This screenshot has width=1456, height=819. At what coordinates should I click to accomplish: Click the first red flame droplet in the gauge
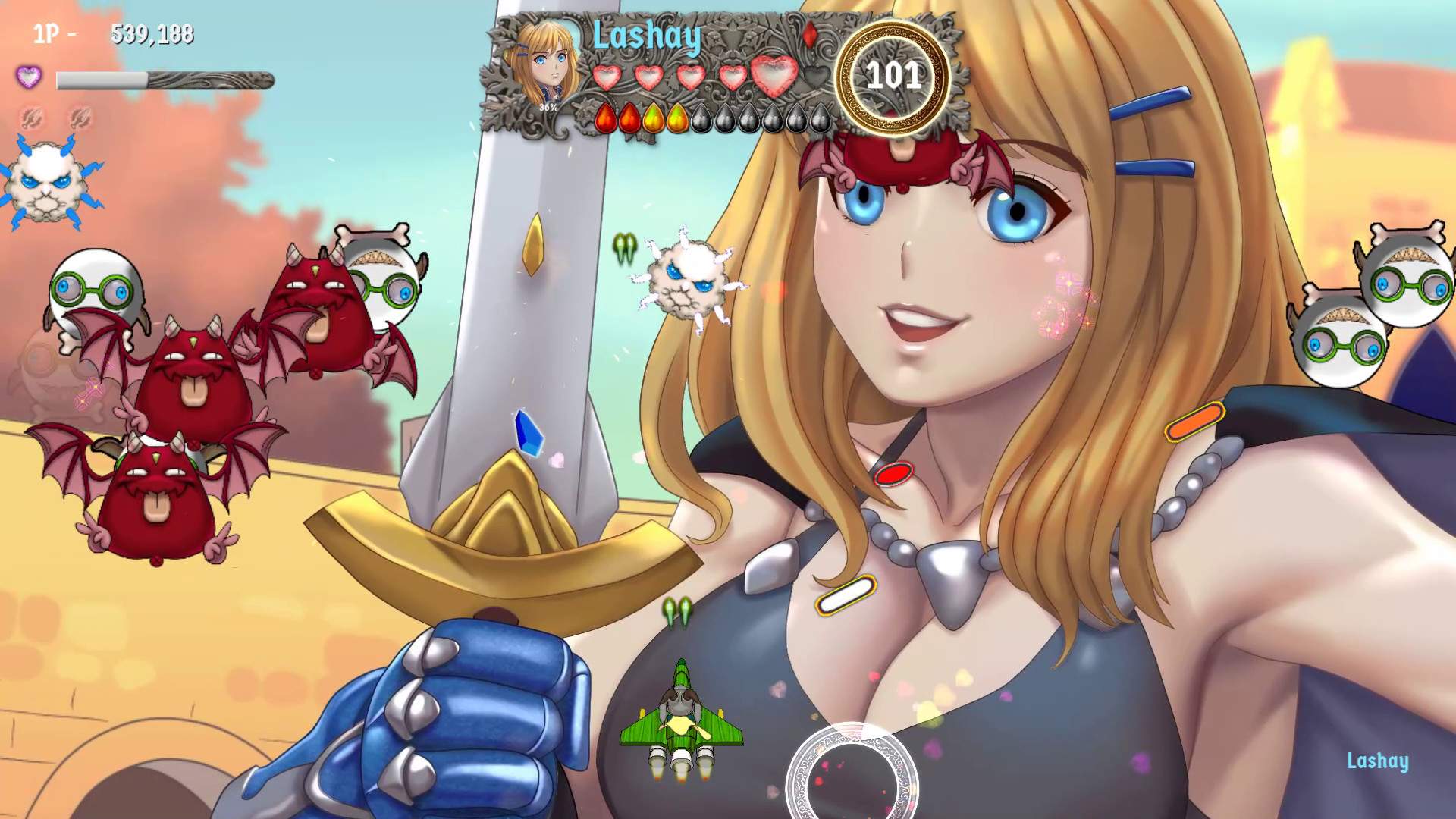click(607, 118)
